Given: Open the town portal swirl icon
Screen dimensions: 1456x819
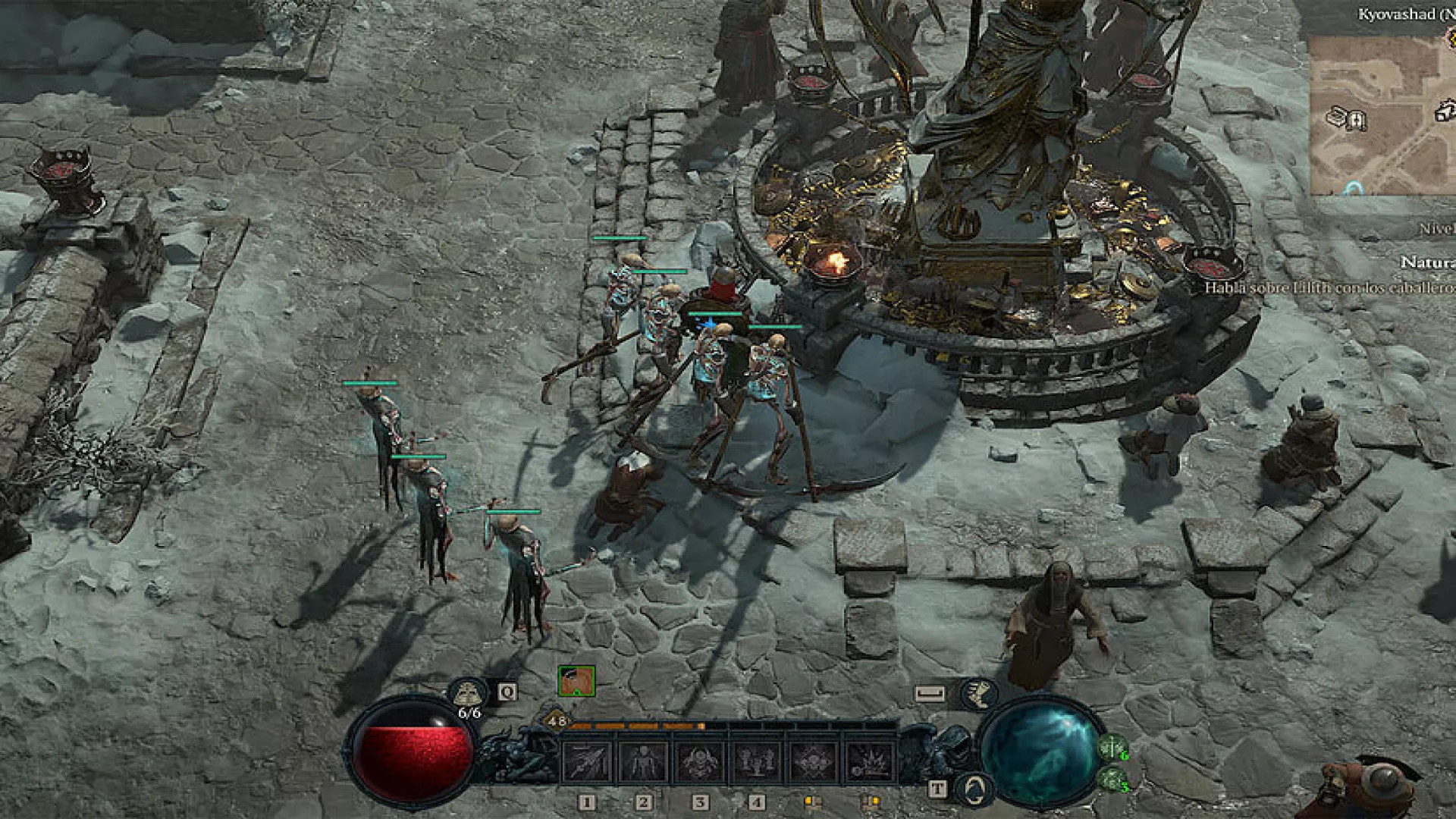Looking at the screenshot, I should pos(975,789).
